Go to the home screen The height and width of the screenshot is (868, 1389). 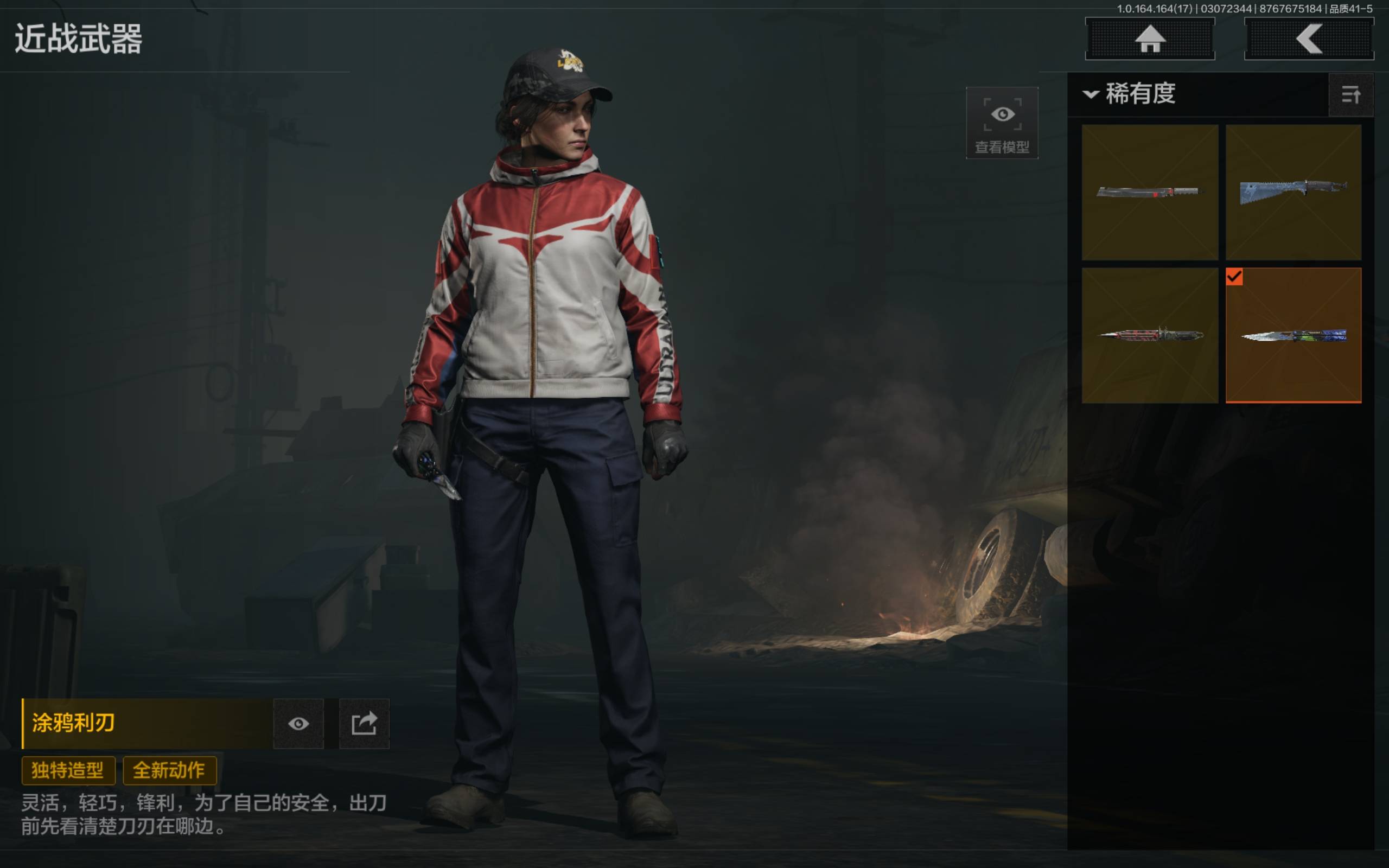pyautogui.click(x=1150, y=39)
